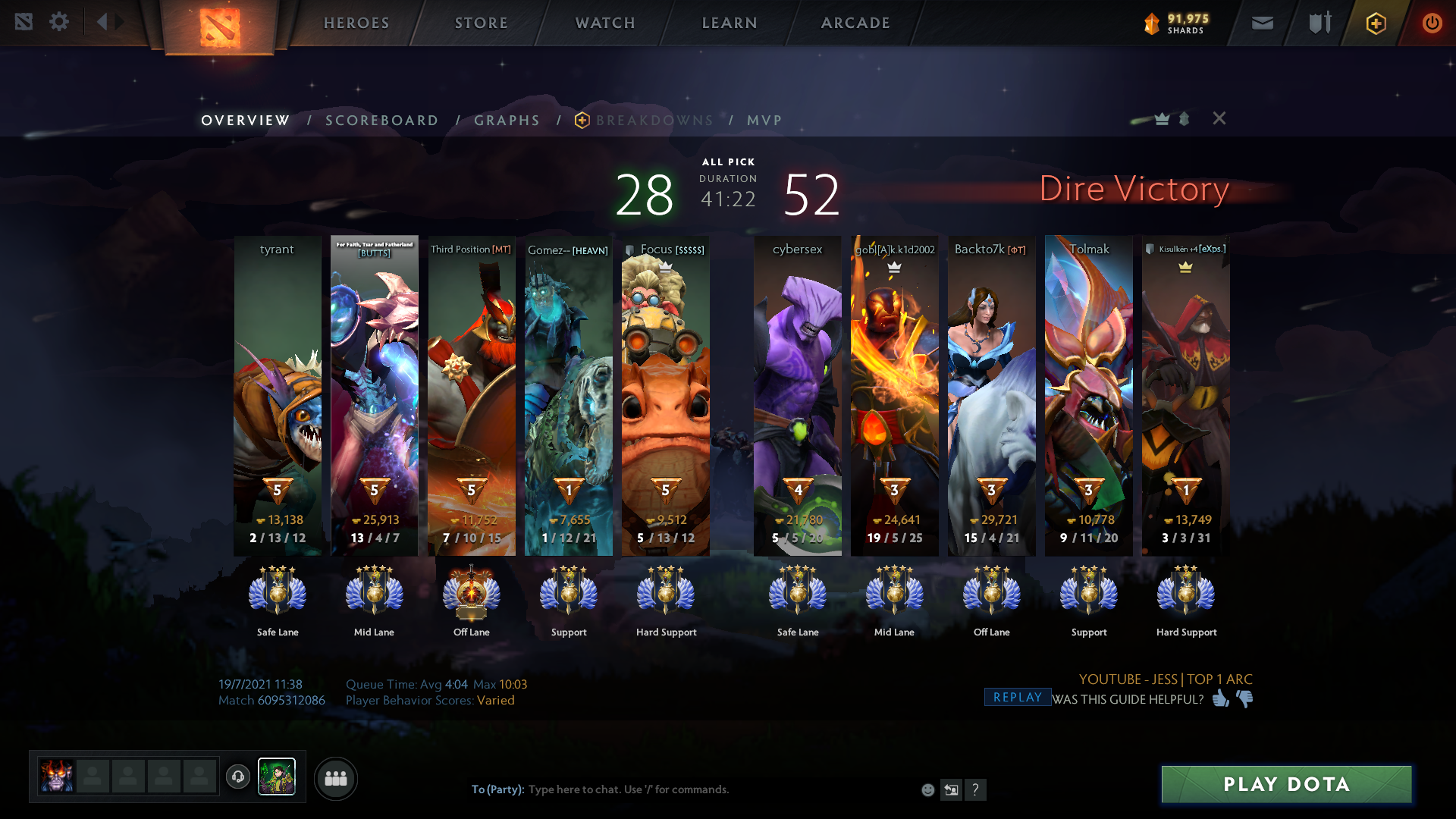
Task: Click the settings gear icon
Action: pyautogui.click(x=59, y=22)
